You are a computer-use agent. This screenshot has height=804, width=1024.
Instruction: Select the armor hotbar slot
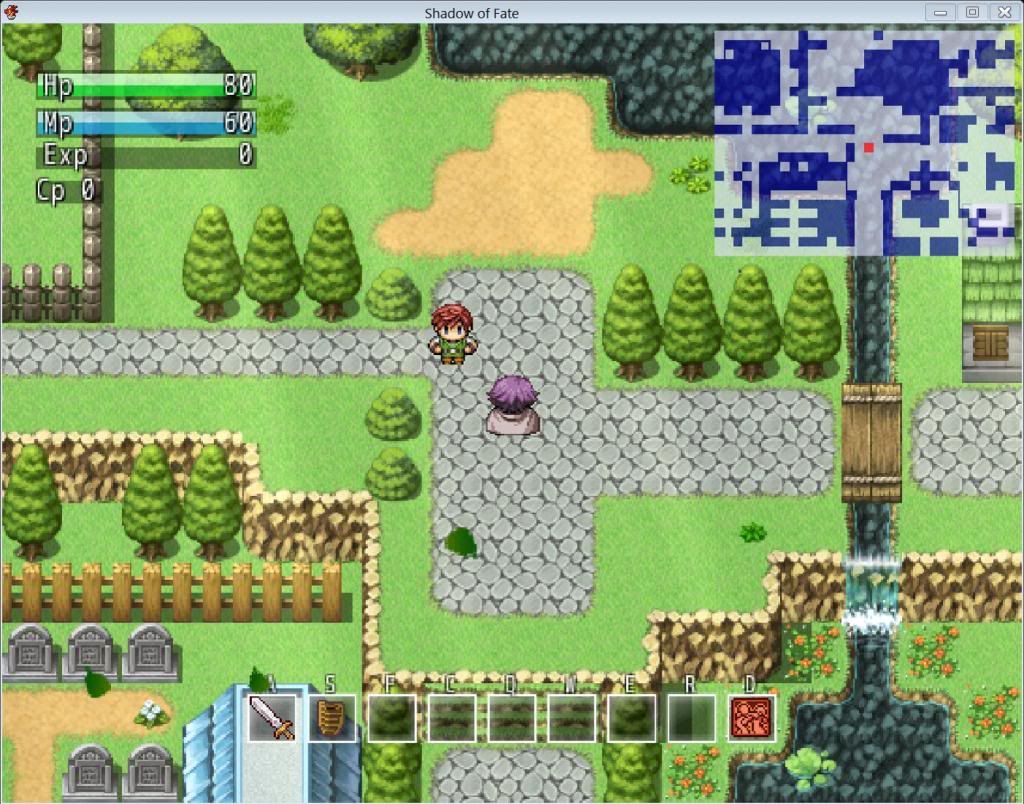[x=332, y=717]
